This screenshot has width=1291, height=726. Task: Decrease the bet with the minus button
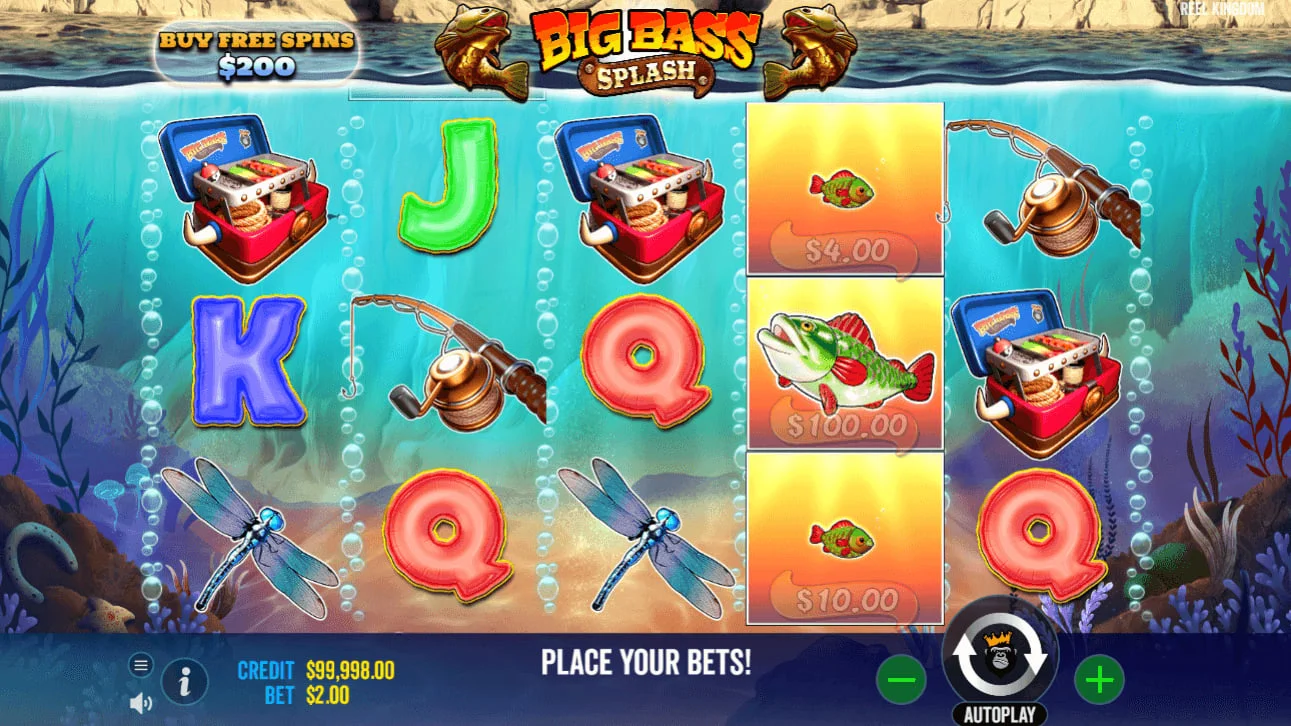pyautogui.click(x=899, y=678)
